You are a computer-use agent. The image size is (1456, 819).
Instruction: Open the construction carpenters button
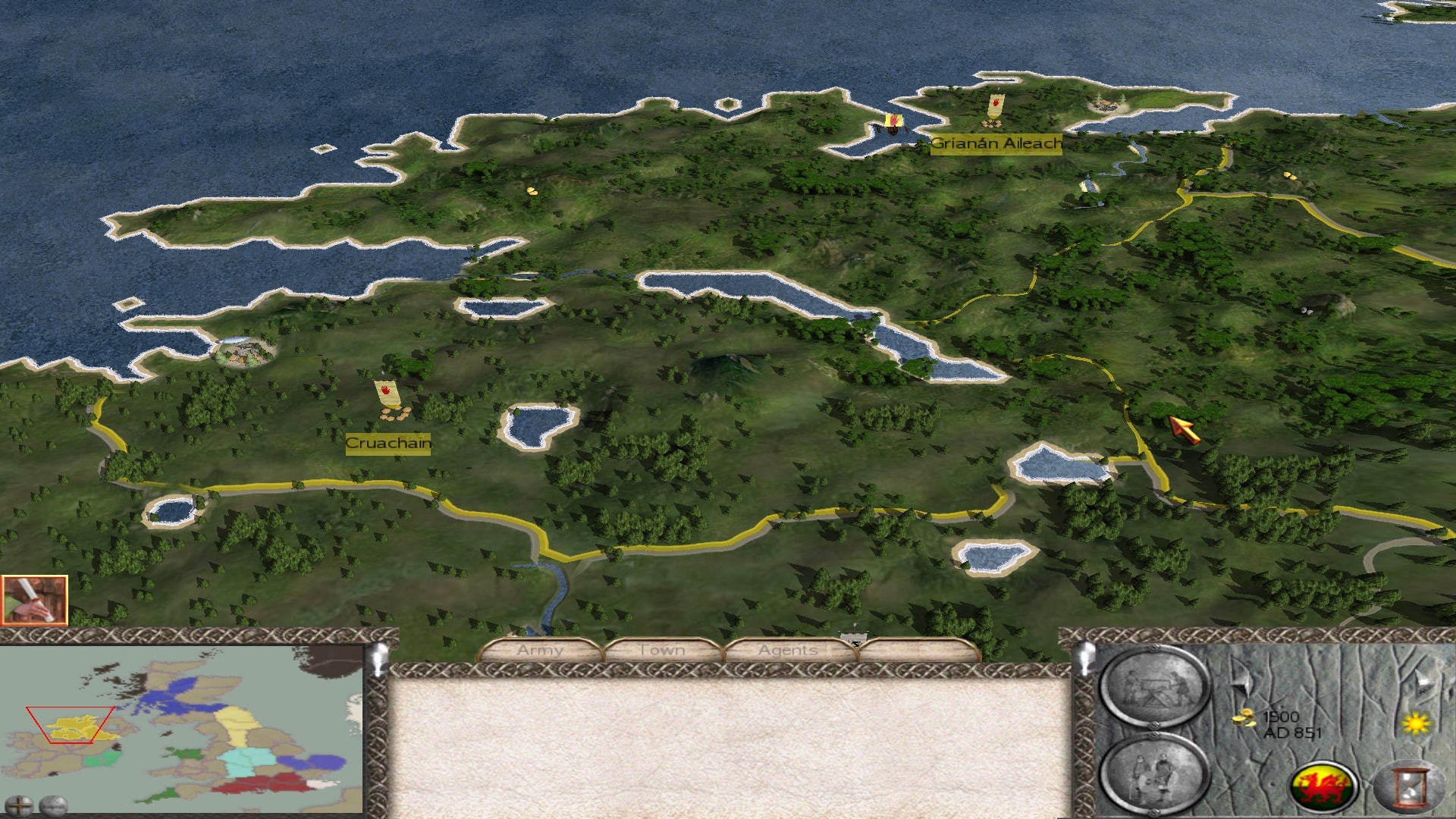[1153, 688]
